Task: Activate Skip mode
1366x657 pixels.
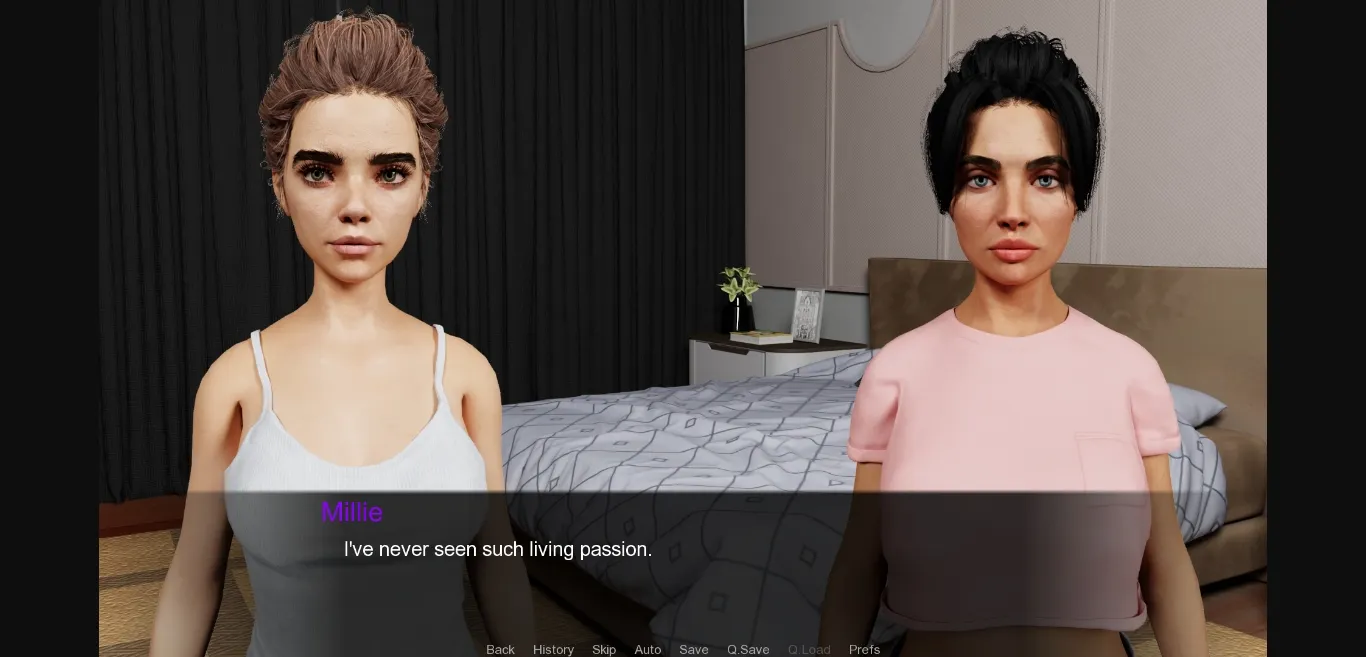Action: coord(604,649)
